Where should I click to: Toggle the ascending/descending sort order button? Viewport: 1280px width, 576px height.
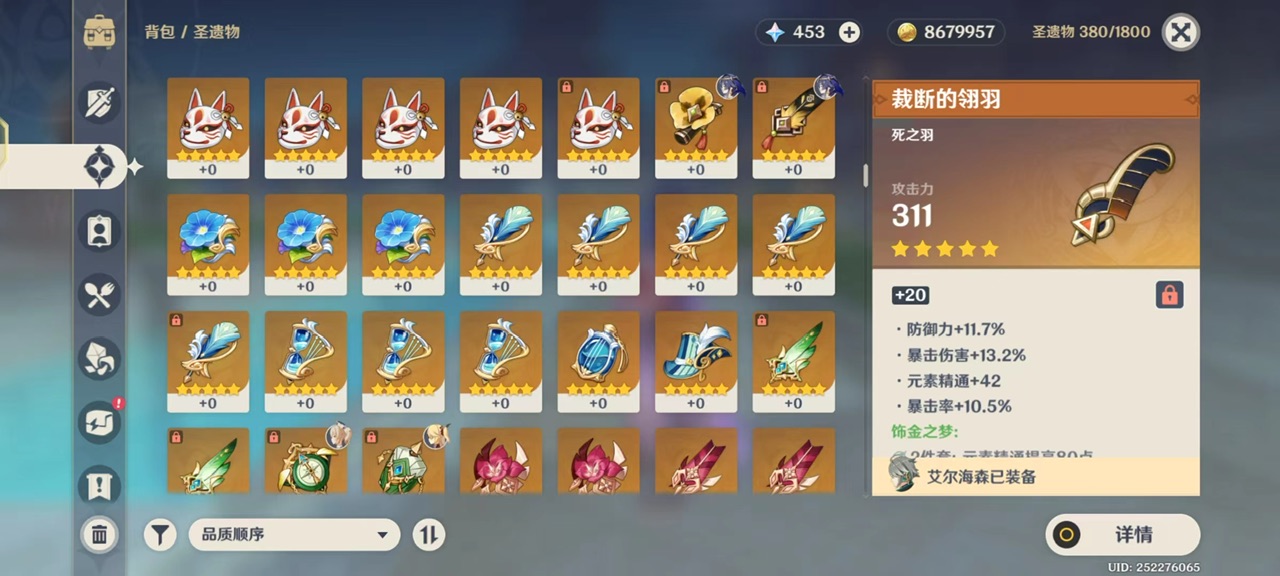coord(428,535)
